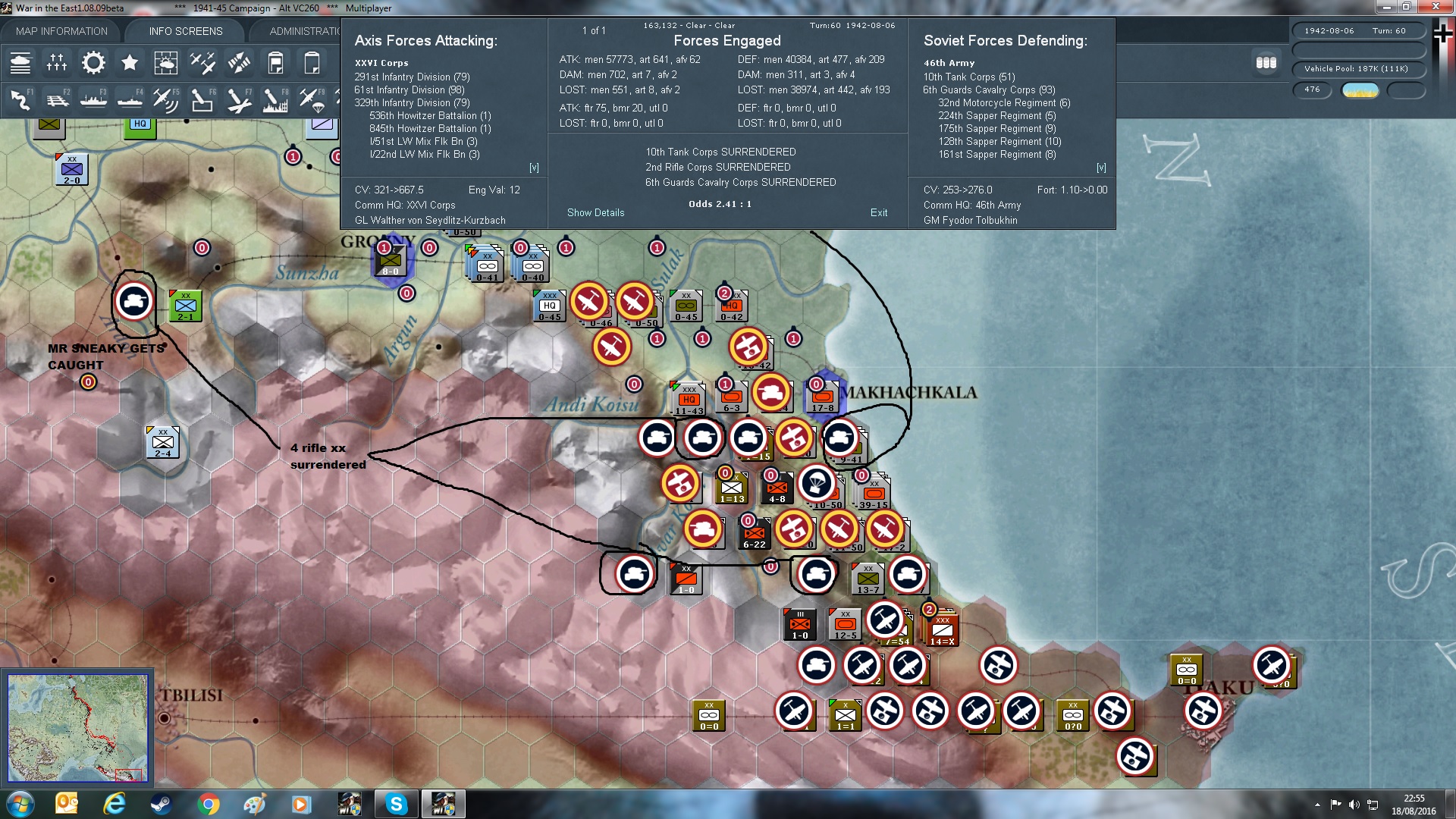Open the preferences gear icon
This screenshot has height=819, width=1456.
pos(93,63)
